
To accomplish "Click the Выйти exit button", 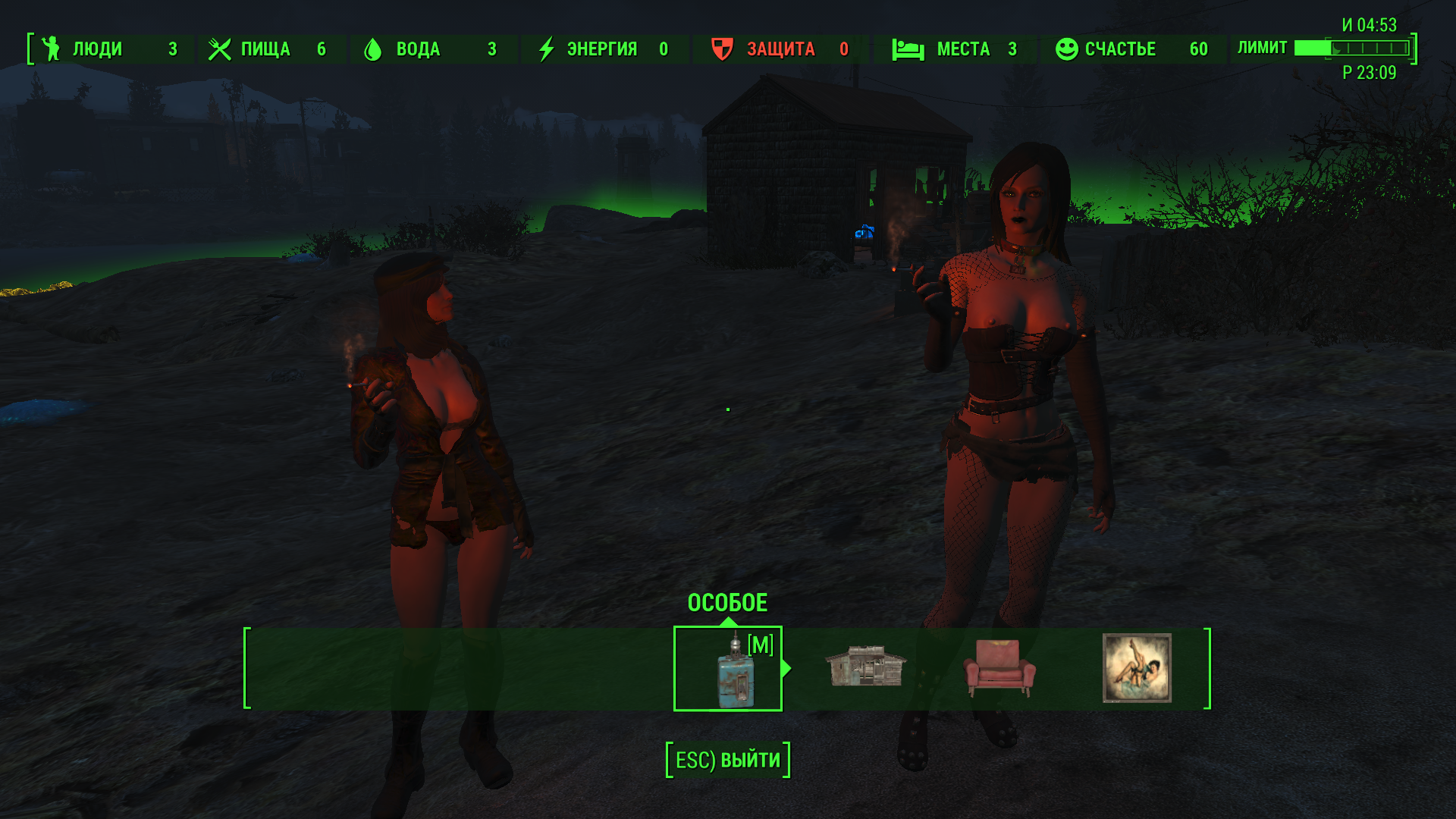I will point(728,760).
